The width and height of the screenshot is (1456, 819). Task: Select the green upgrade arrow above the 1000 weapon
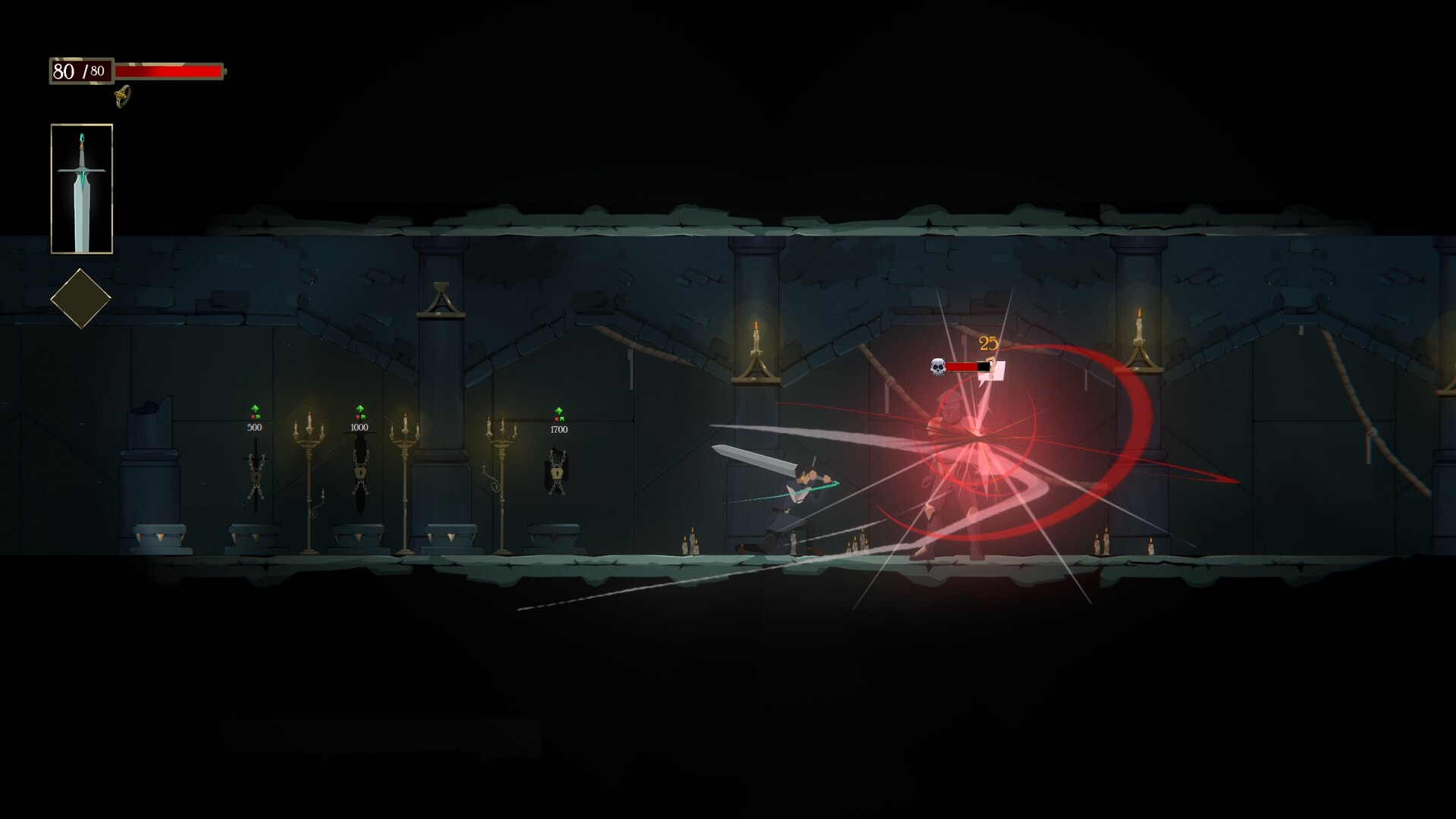pyautogui.click(x=359, y=408)
